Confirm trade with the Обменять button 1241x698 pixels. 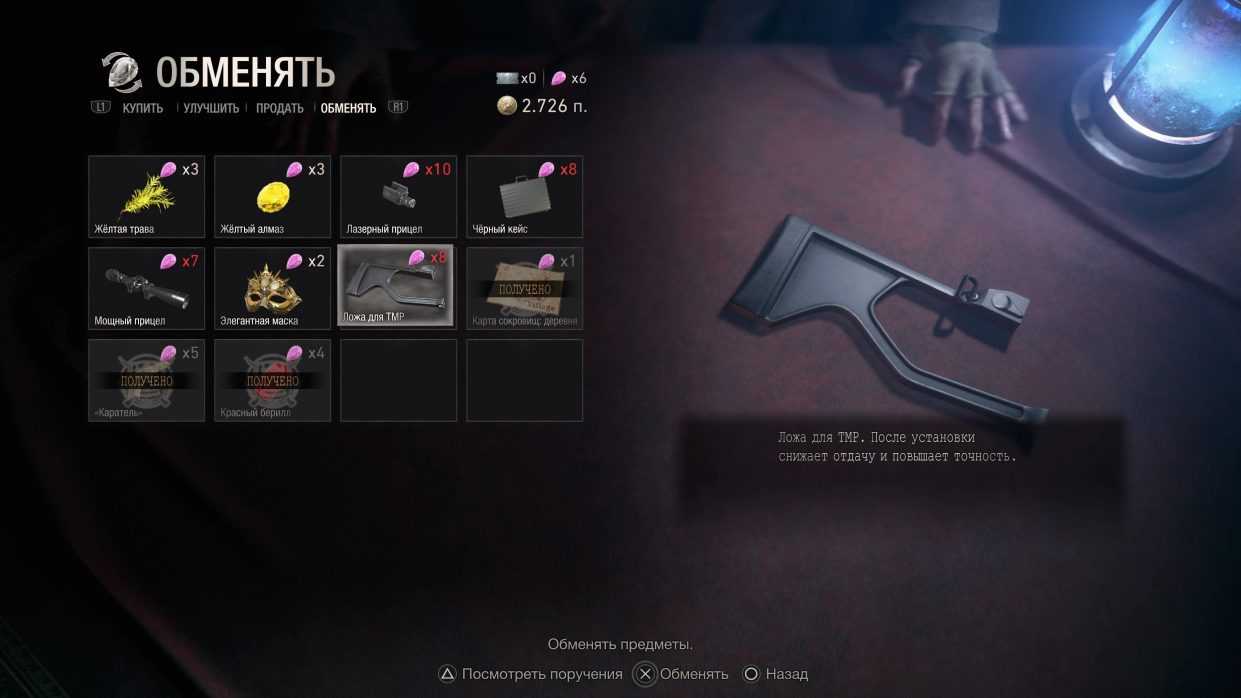(x=684, y=674)
